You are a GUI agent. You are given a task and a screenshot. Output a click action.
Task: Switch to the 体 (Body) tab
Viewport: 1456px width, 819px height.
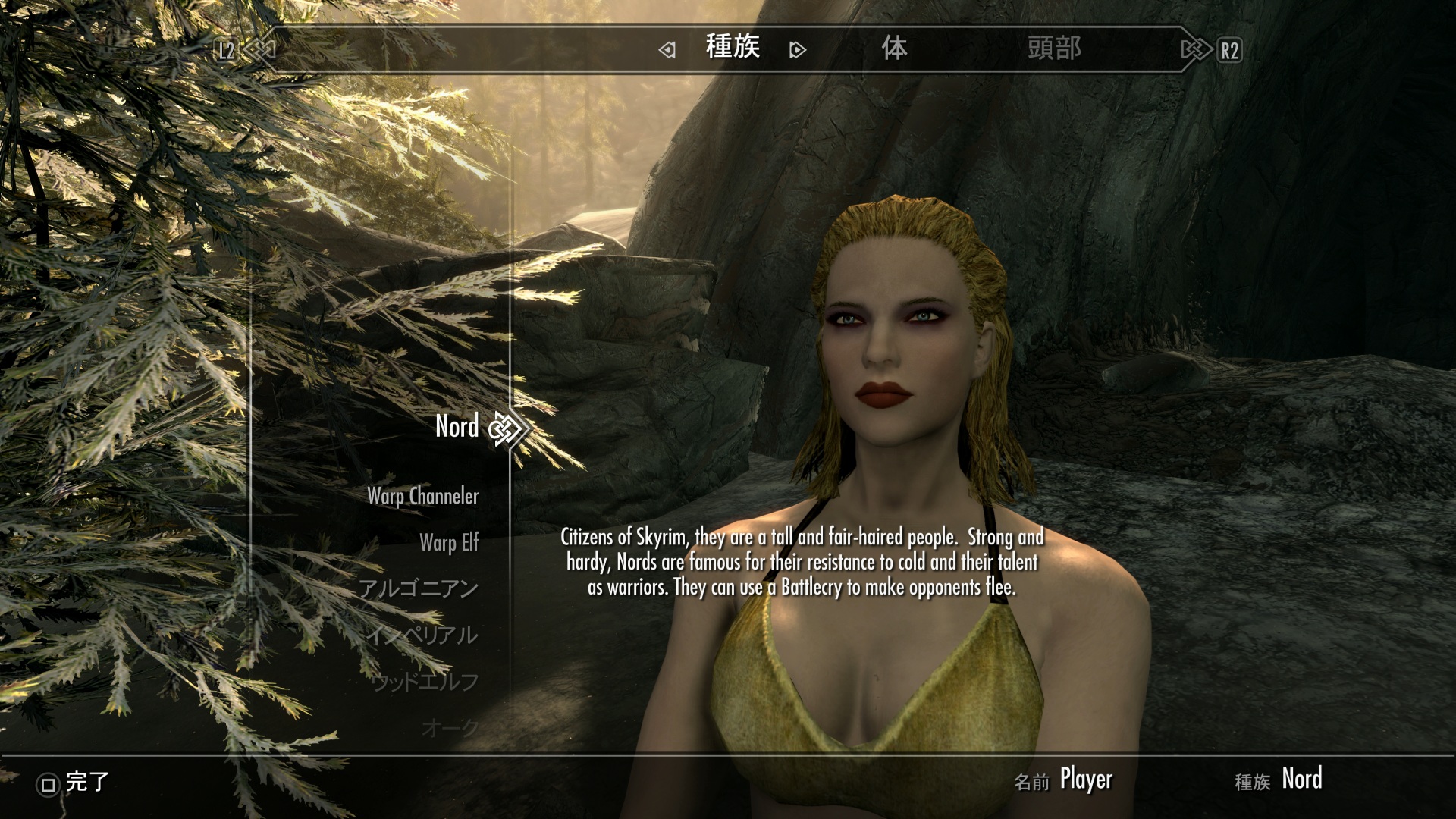pos(894,49)
